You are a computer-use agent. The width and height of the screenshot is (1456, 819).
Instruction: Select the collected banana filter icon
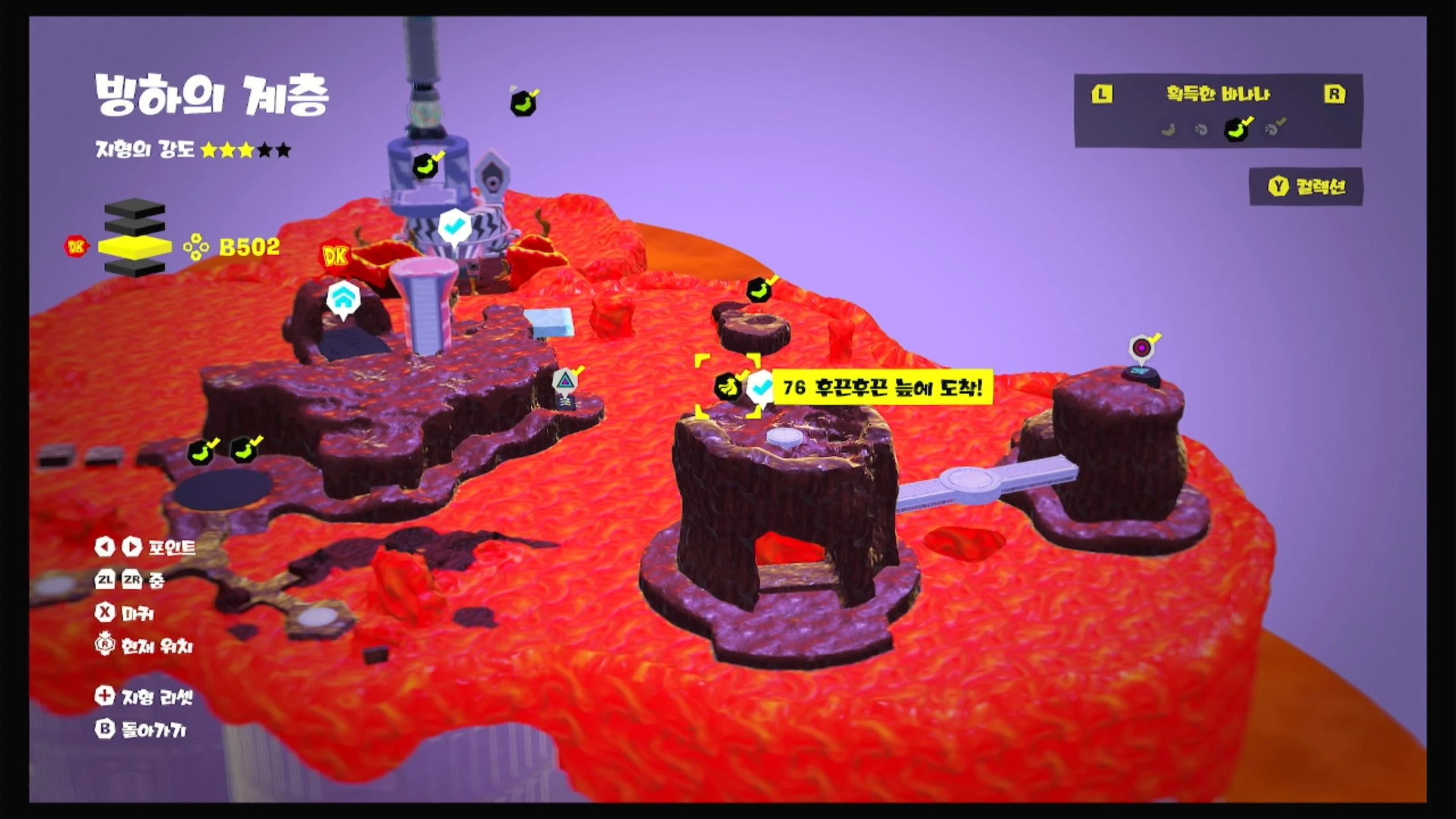pos(1237,129)
